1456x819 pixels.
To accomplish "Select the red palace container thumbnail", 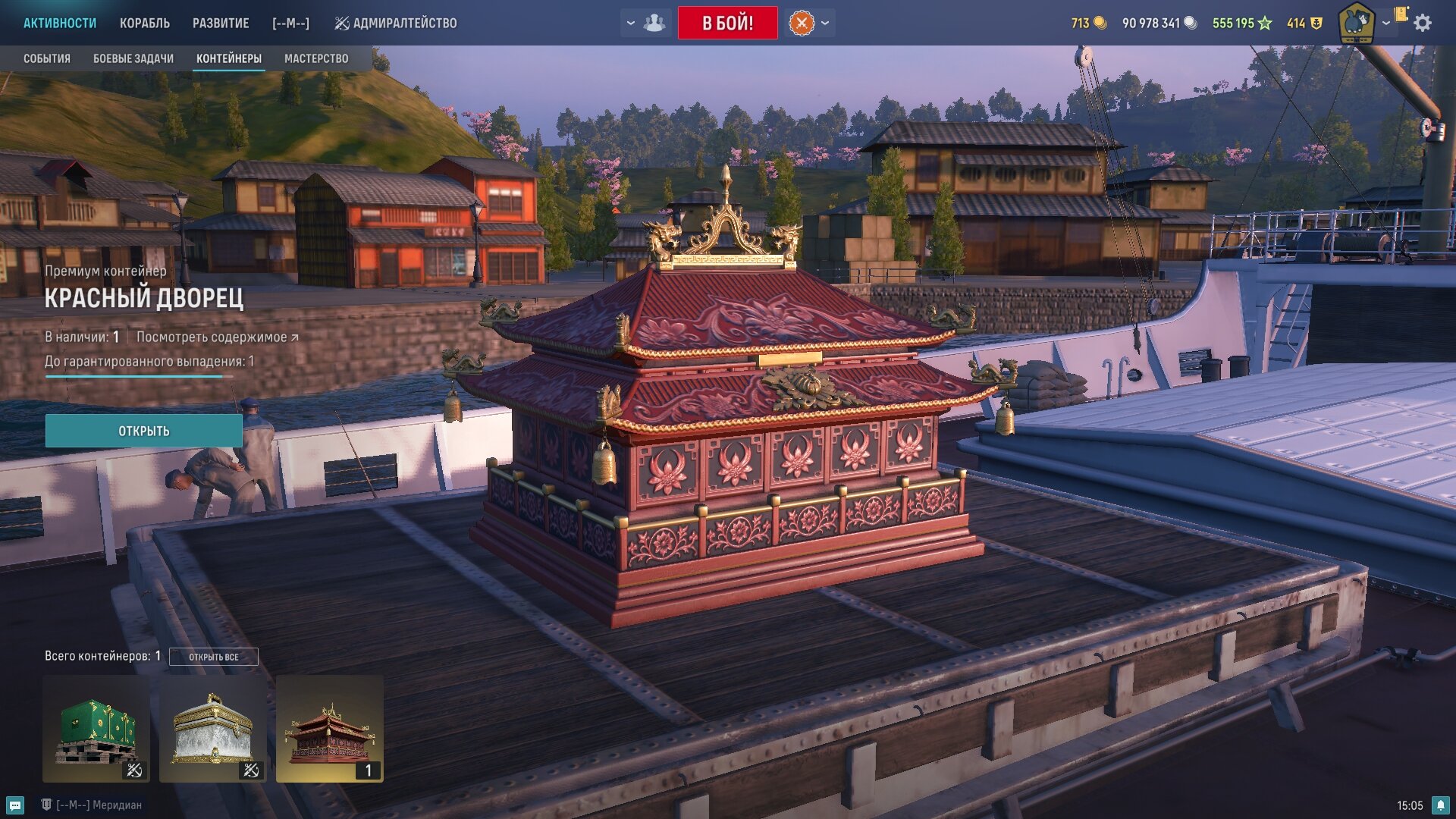I will point(330,729).
